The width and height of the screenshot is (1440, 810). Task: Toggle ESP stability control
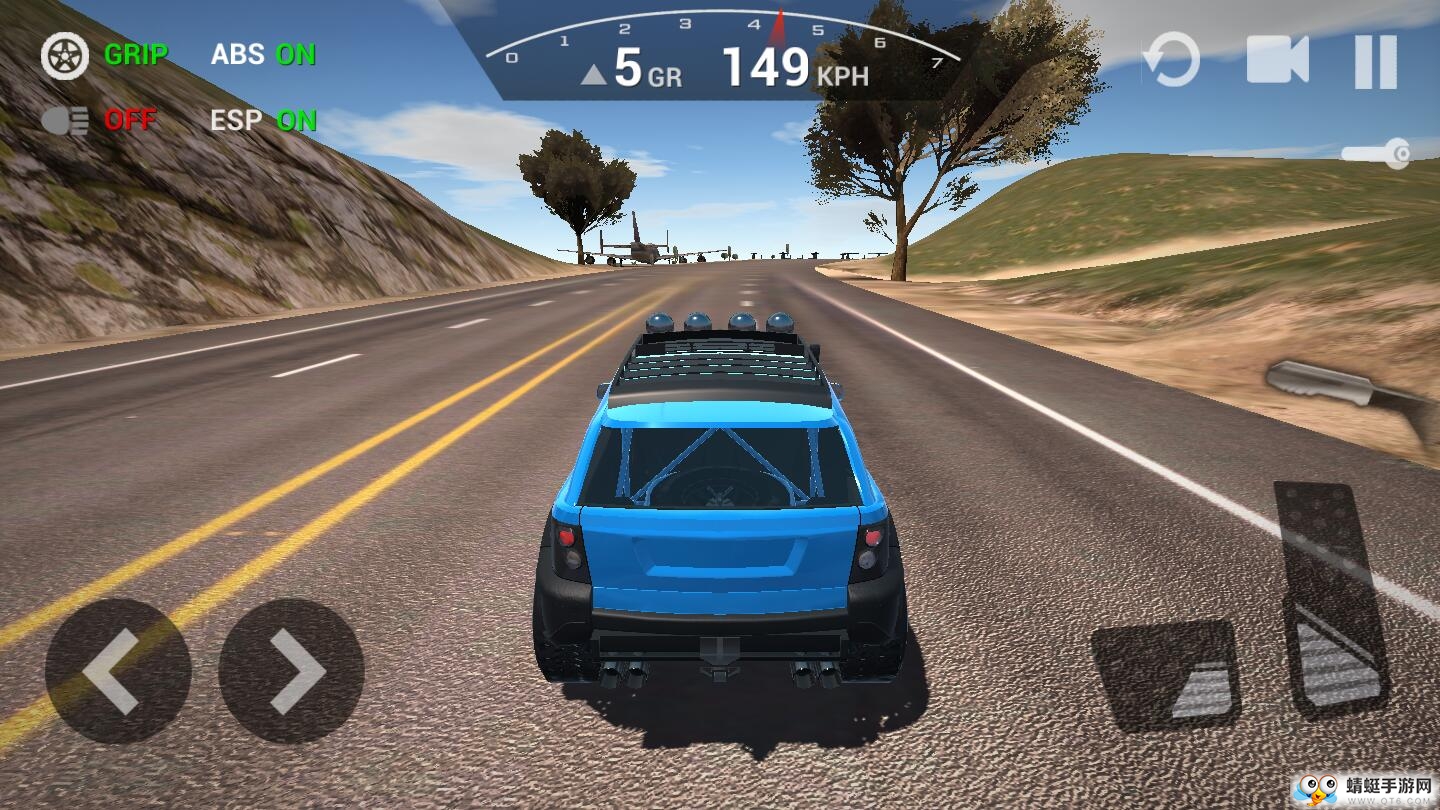click(x=263, y=121)
